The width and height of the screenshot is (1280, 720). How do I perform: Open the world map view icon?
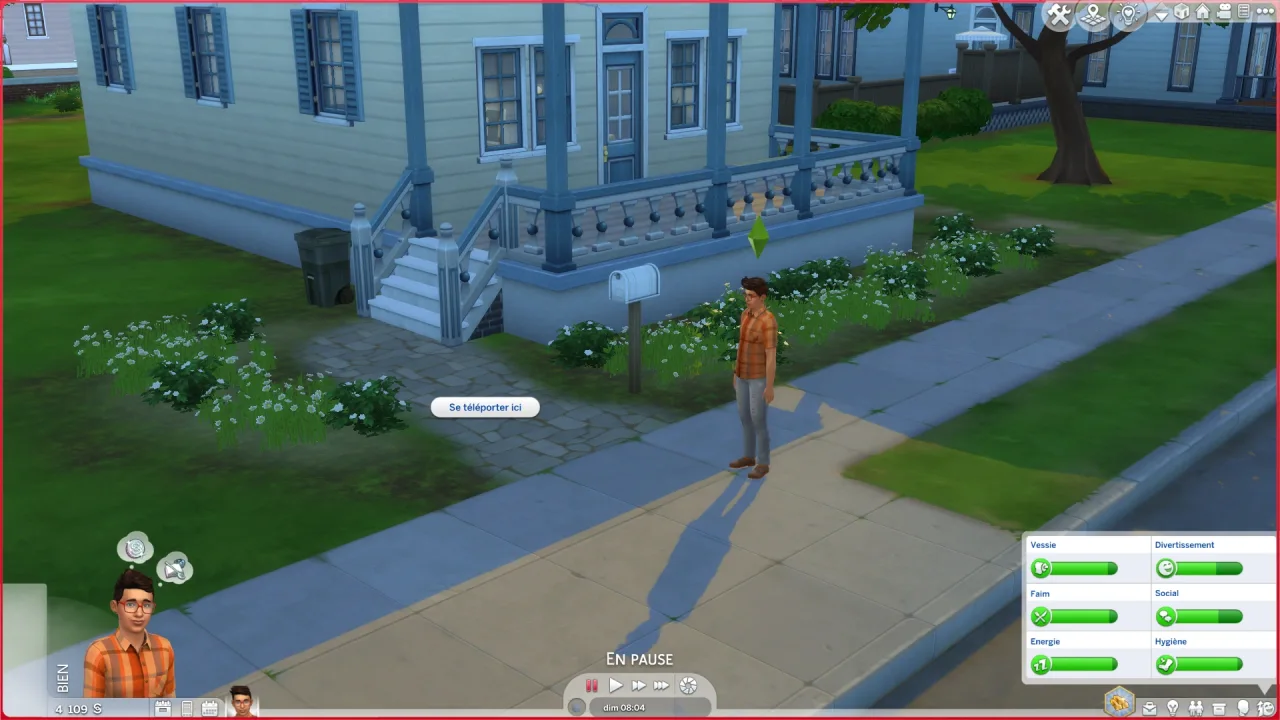click(1093, 14)
